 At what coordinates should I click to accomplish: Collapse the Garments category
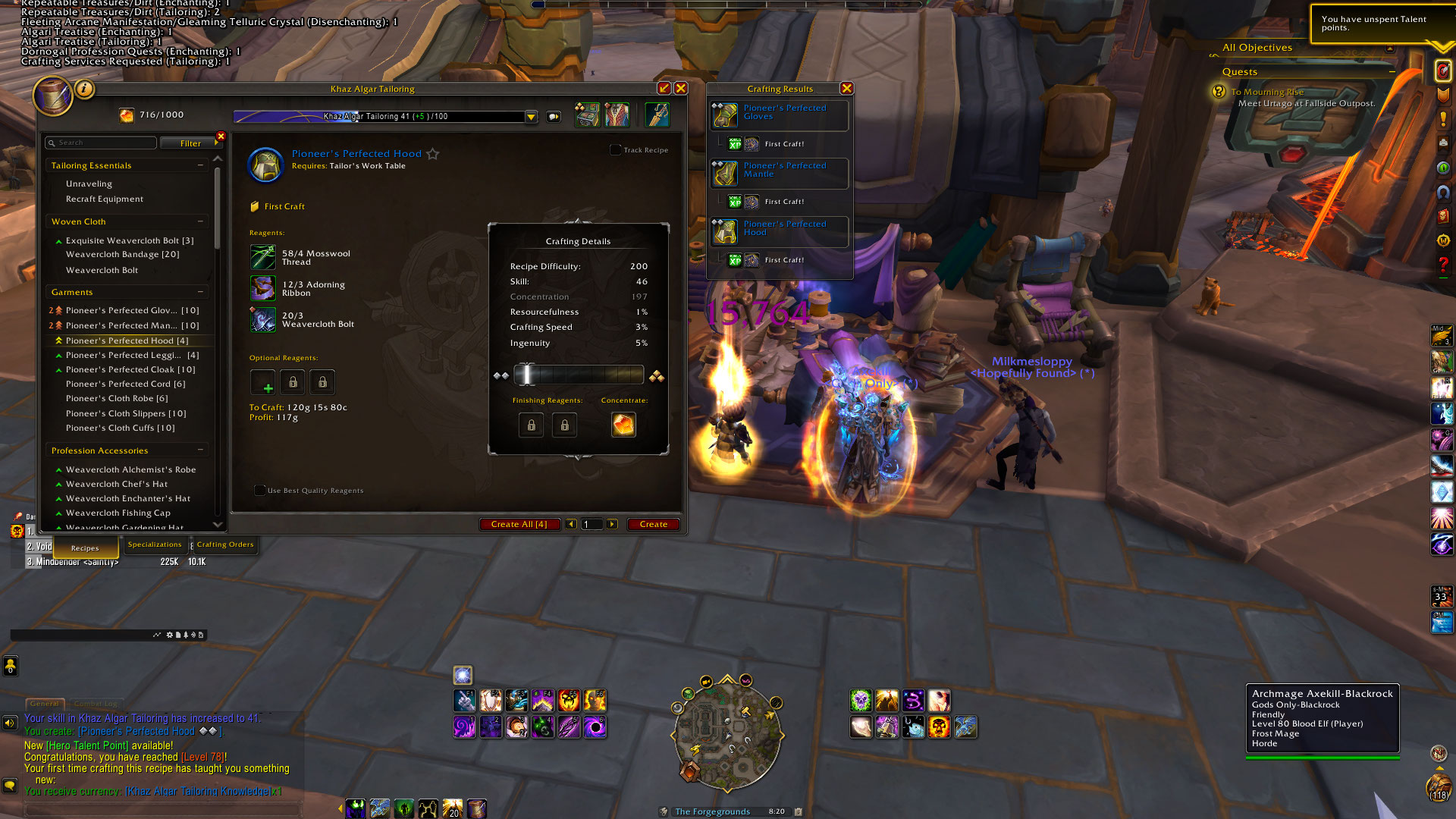(200, 292)
